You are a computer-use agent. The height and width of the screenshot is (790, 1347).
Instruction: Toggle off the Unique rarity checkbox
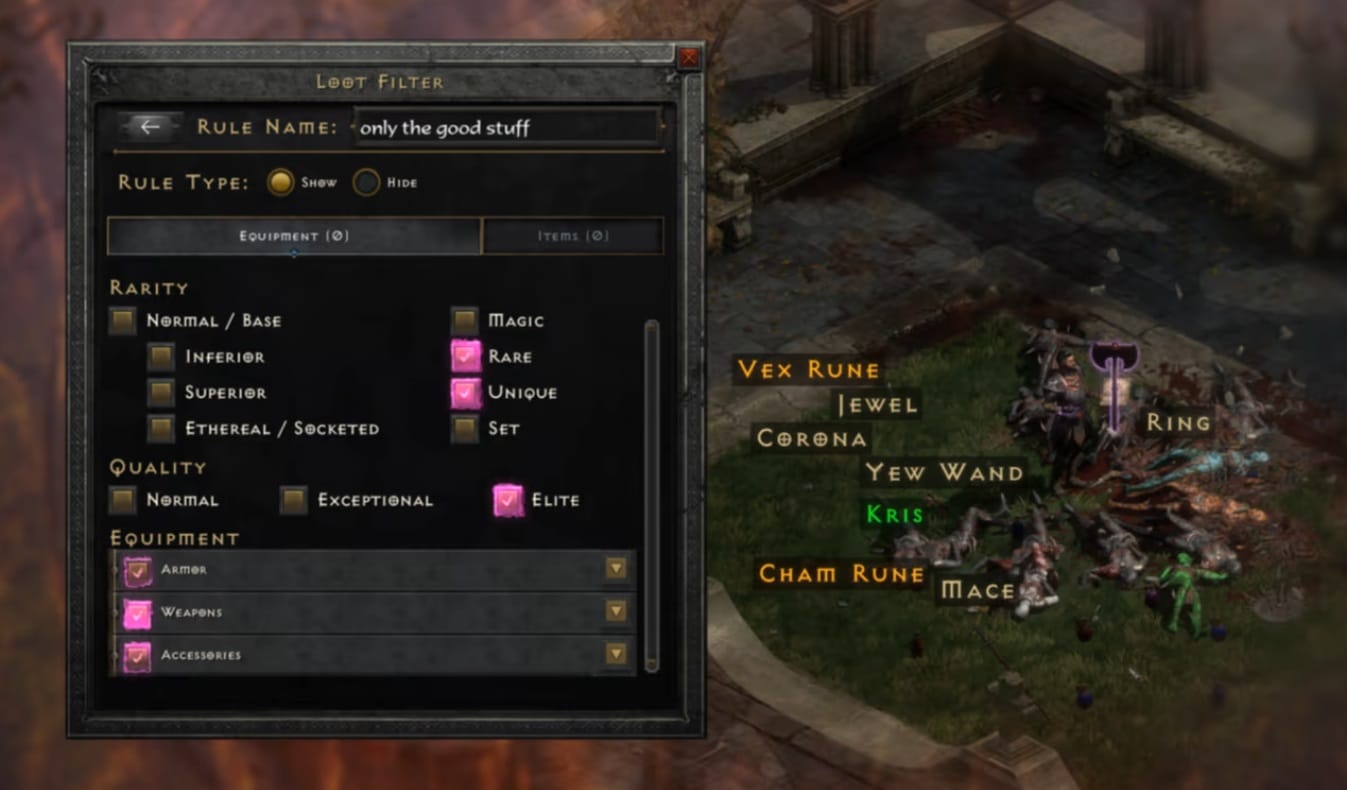tap(465, 393)
